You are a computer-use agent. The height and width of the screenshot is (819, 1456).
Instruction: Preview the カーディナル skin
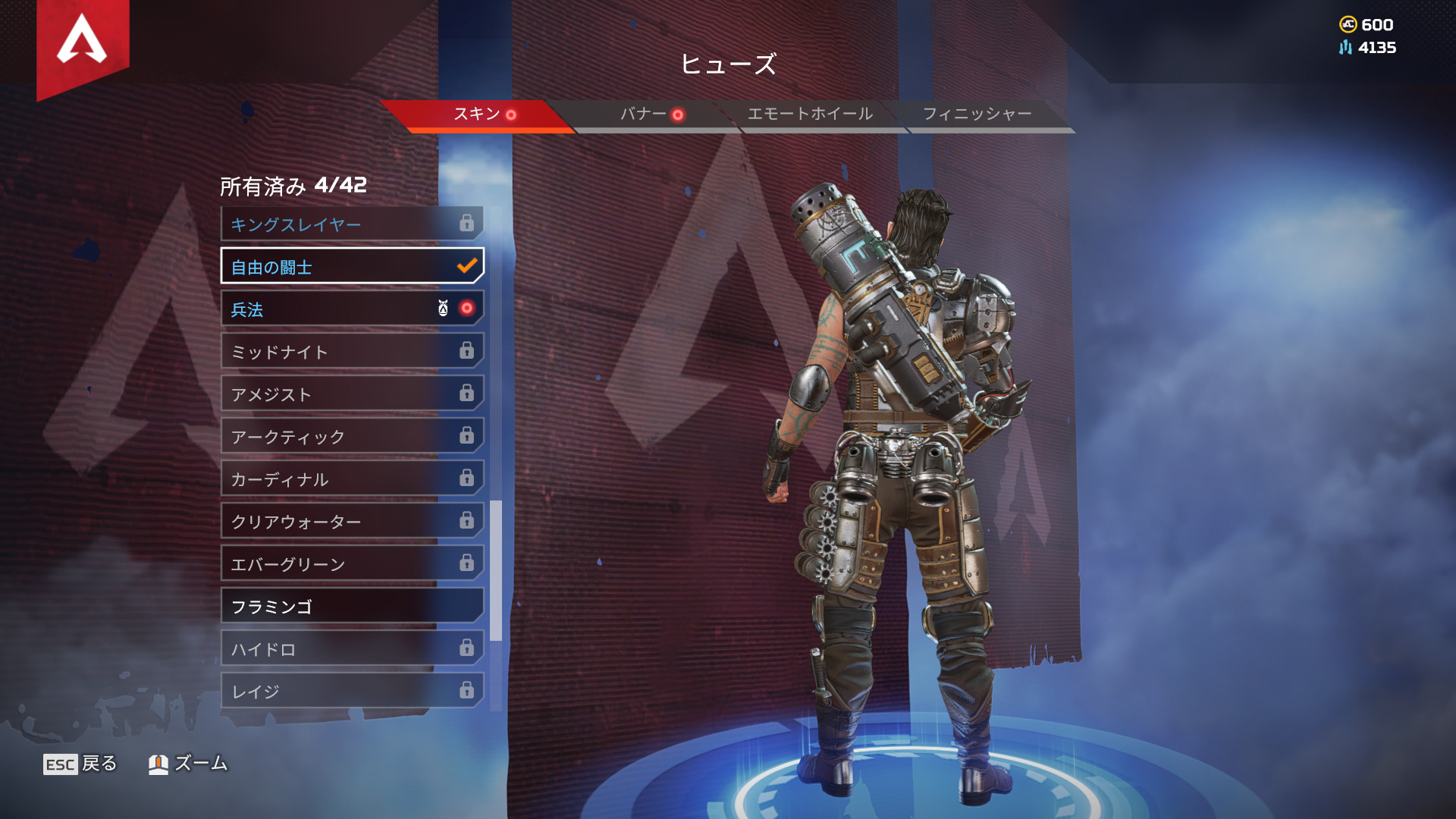pos(351,479)
